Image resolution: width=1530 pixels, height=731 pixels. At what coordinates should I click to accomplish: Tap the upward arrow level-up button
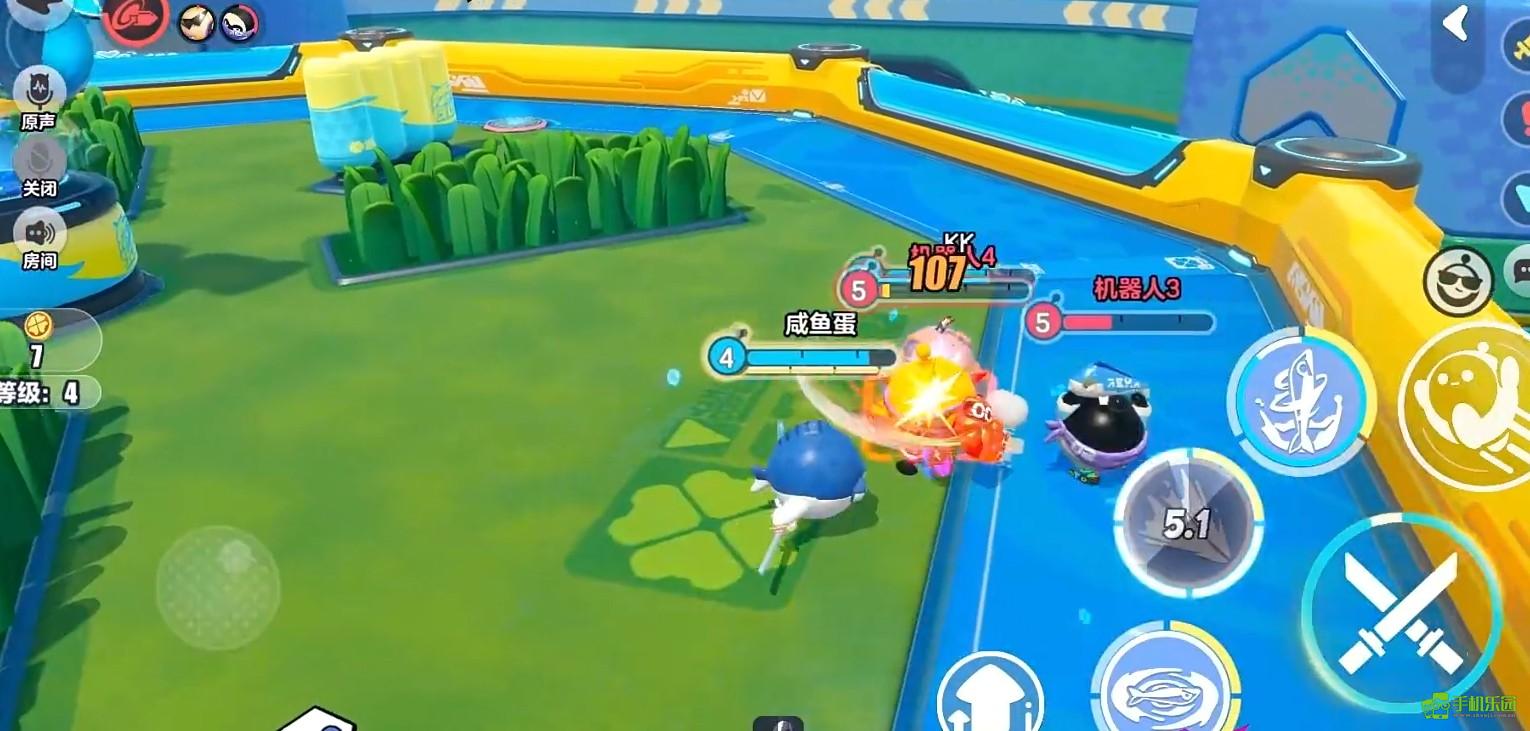click(990, 697)
